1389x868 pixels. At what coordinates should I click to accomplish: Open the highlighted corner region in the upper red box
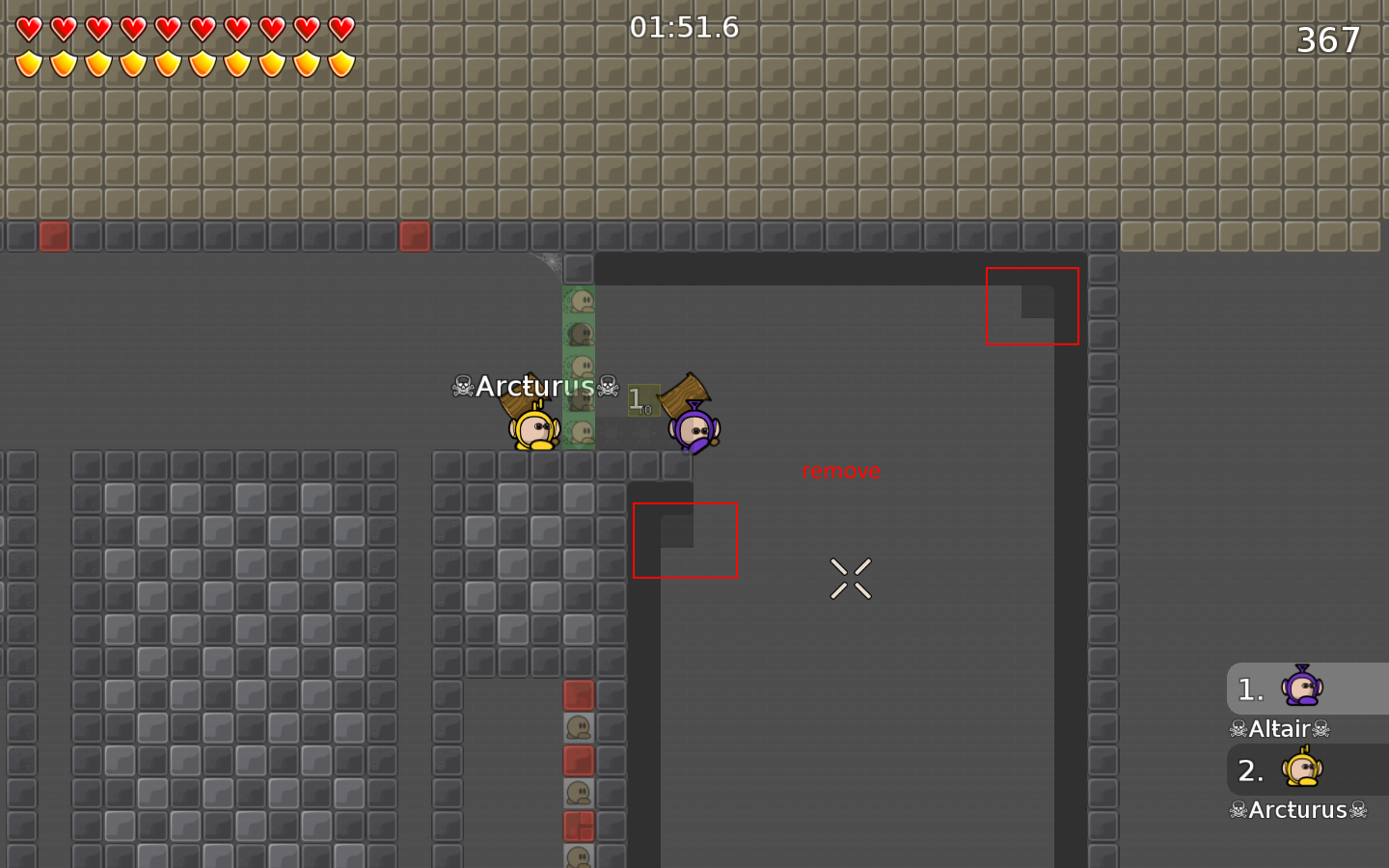coord(1032,306)
